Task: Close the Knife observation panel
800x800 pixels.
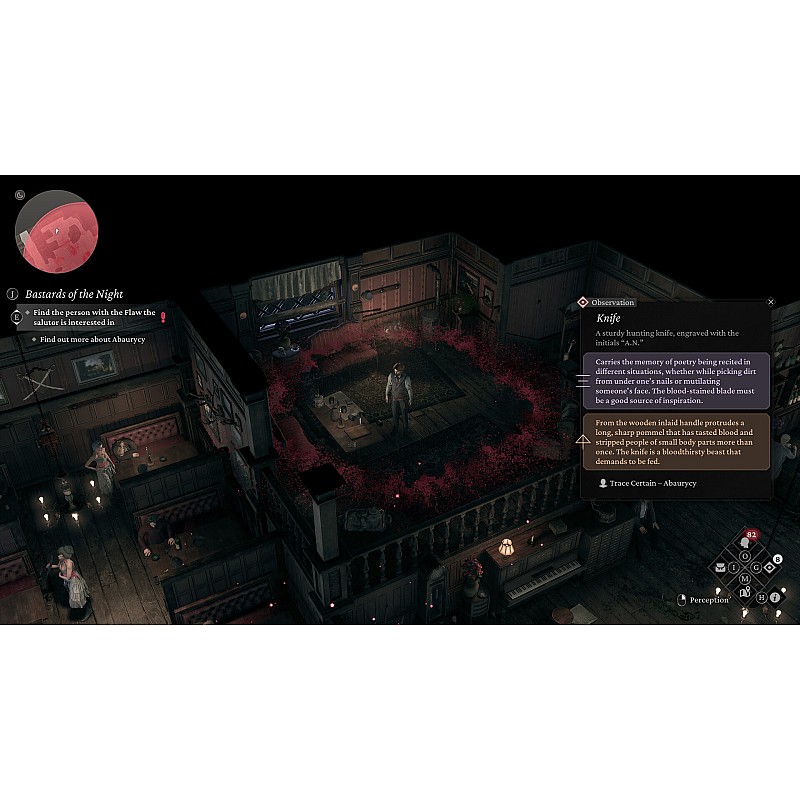Action: coord(771,301)
